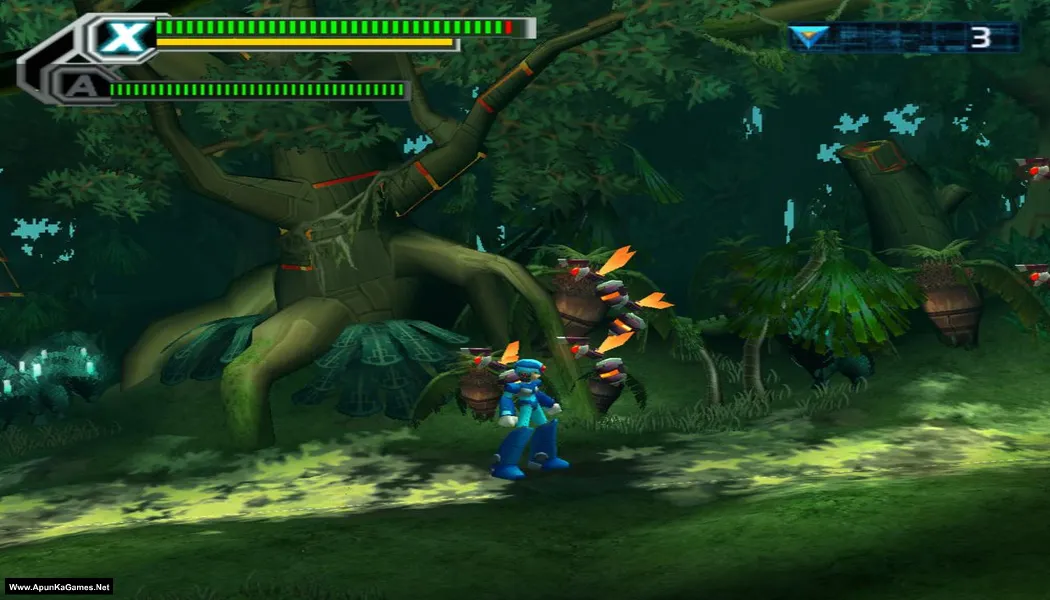Select the X character emblem
Viewport: 1050px width, 600px height.
(123, 38)
